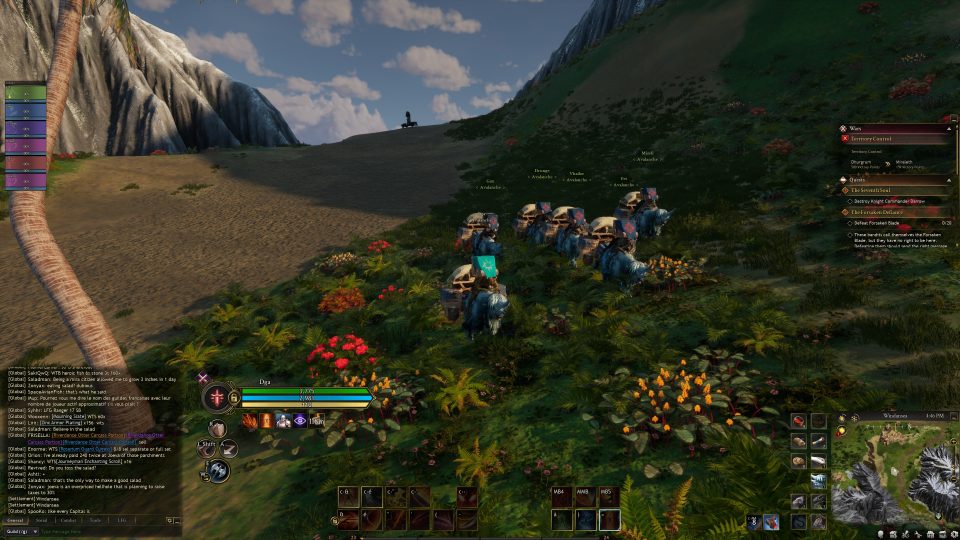The height and width of the screenshot is (540, 960).
Task: Use the shield block ability icon
Action: [x=216, y=429]
